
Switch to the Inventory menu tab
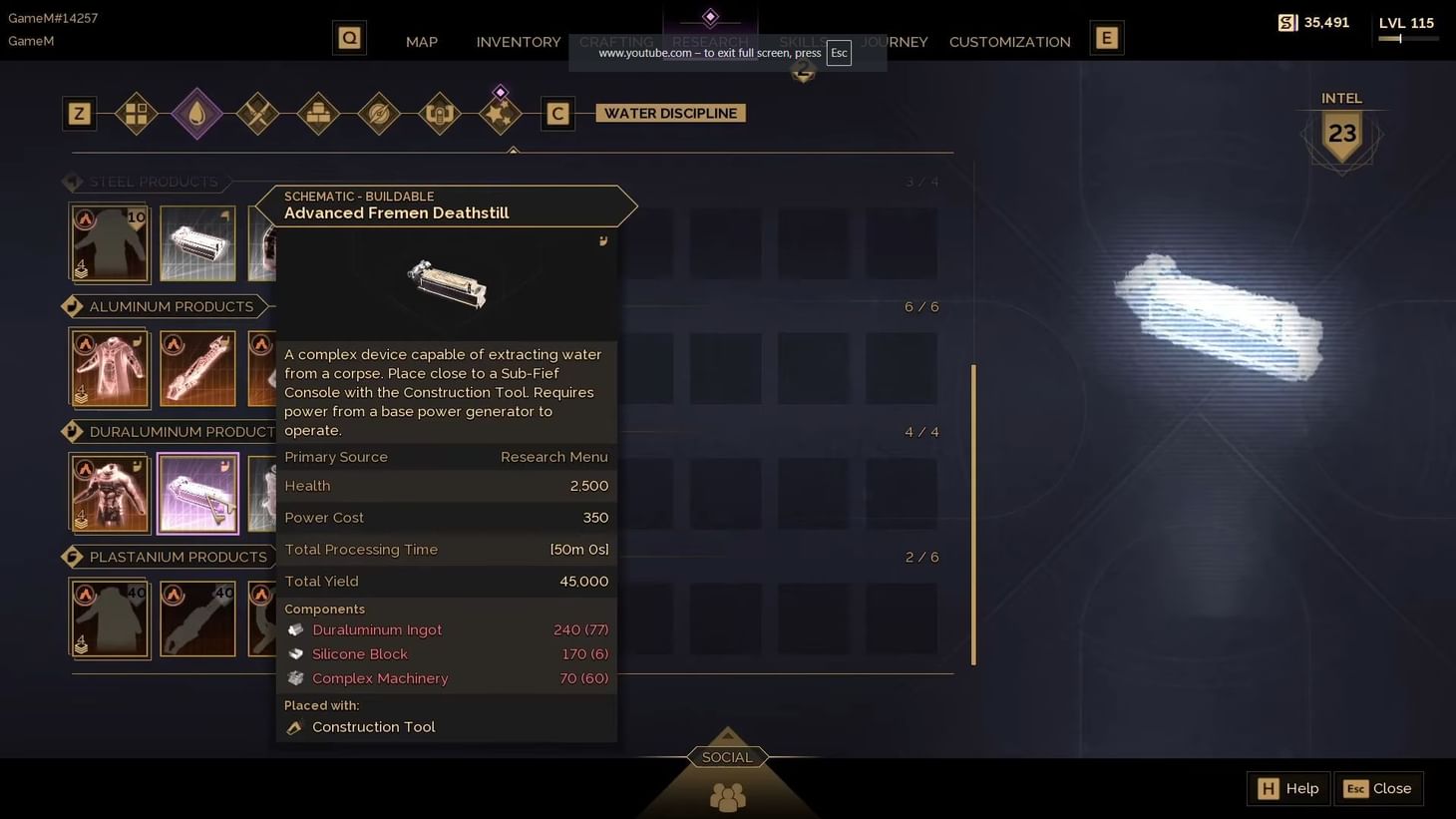point(518,42)
